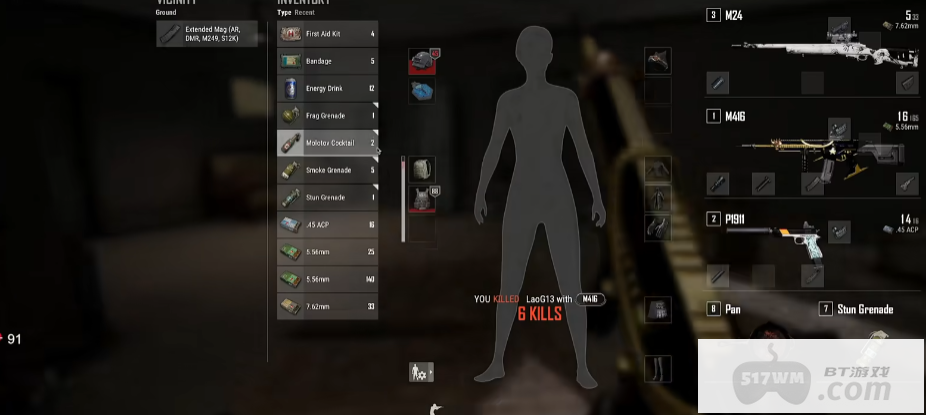This screenshot has width=926, height=415.
Task: Use the Bandage from inventory
Action: point(327,61)
